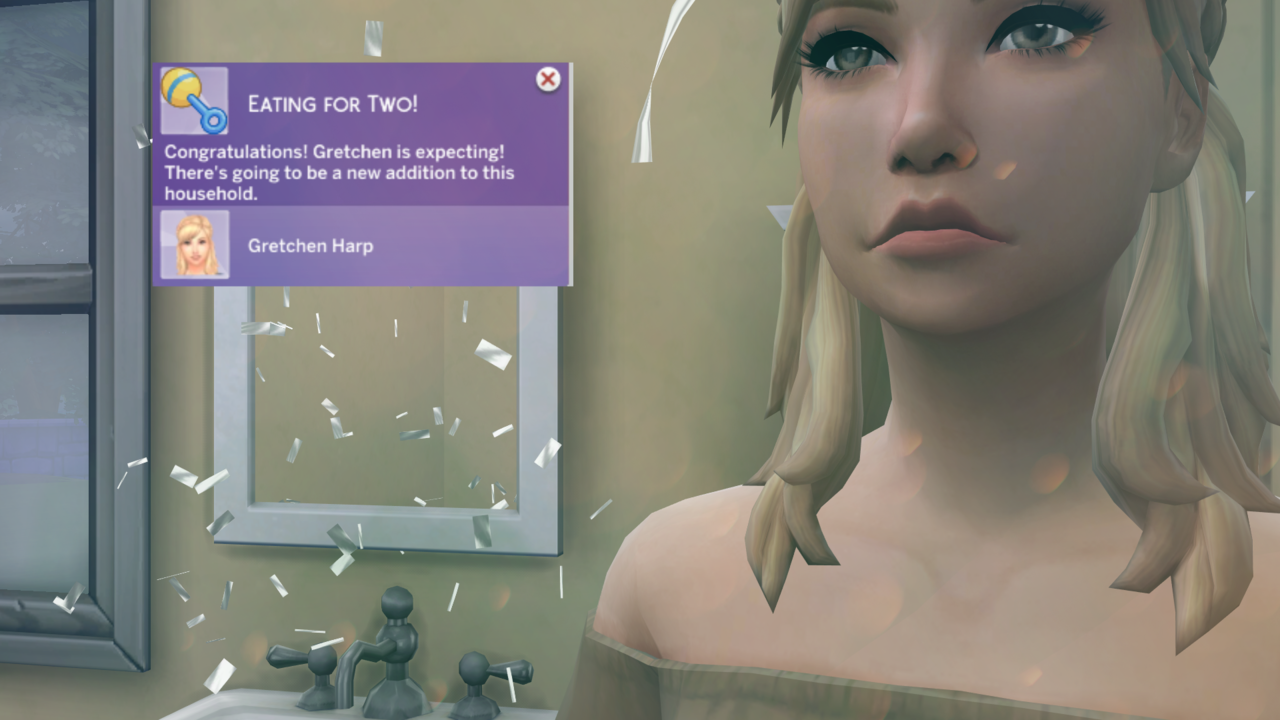Select Gretchen Harp's portrait thumbnail
This screenshot has width=1280, height=720.
point(195,245)
